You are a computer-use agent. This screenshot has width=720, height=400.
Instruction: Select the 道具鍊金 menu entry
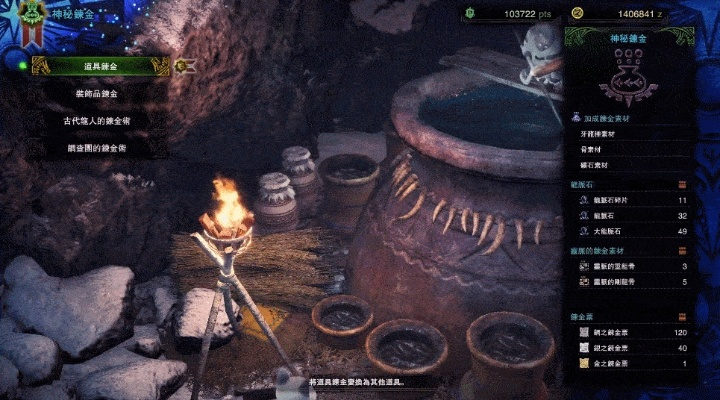(100, 65)
